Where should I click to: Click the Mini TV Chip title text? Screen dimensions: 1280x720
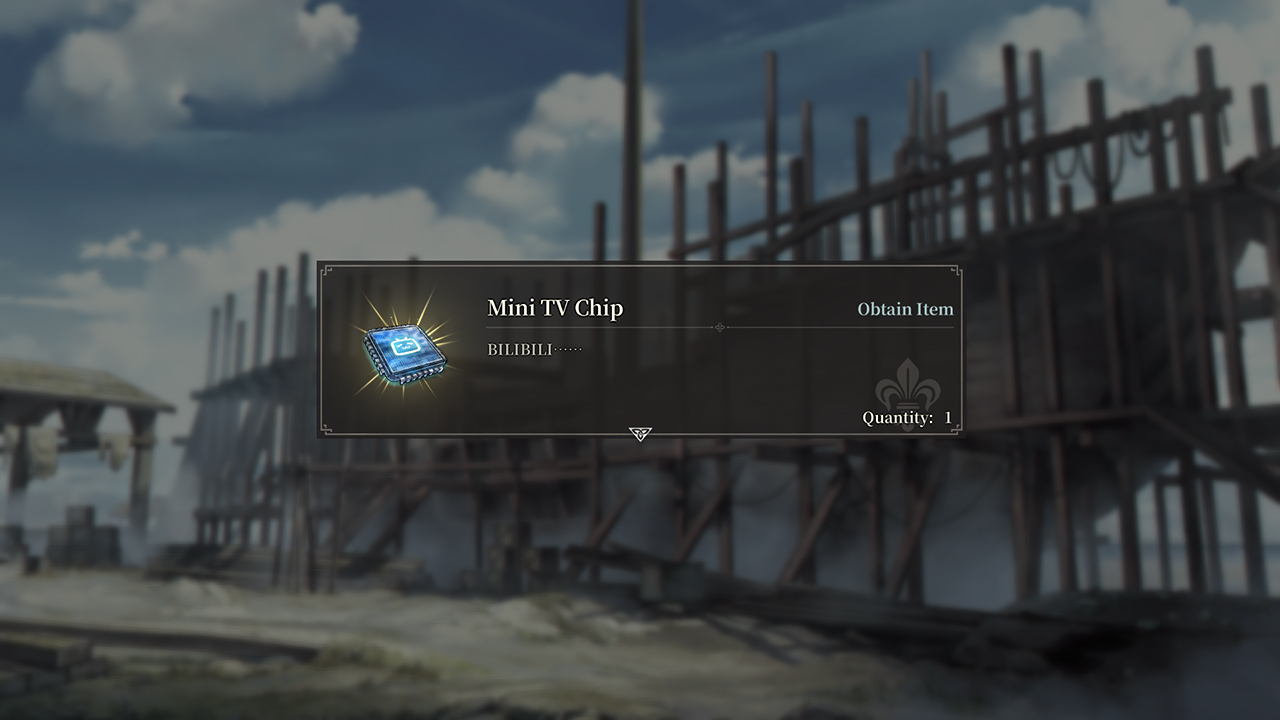(x=554, y=309)
